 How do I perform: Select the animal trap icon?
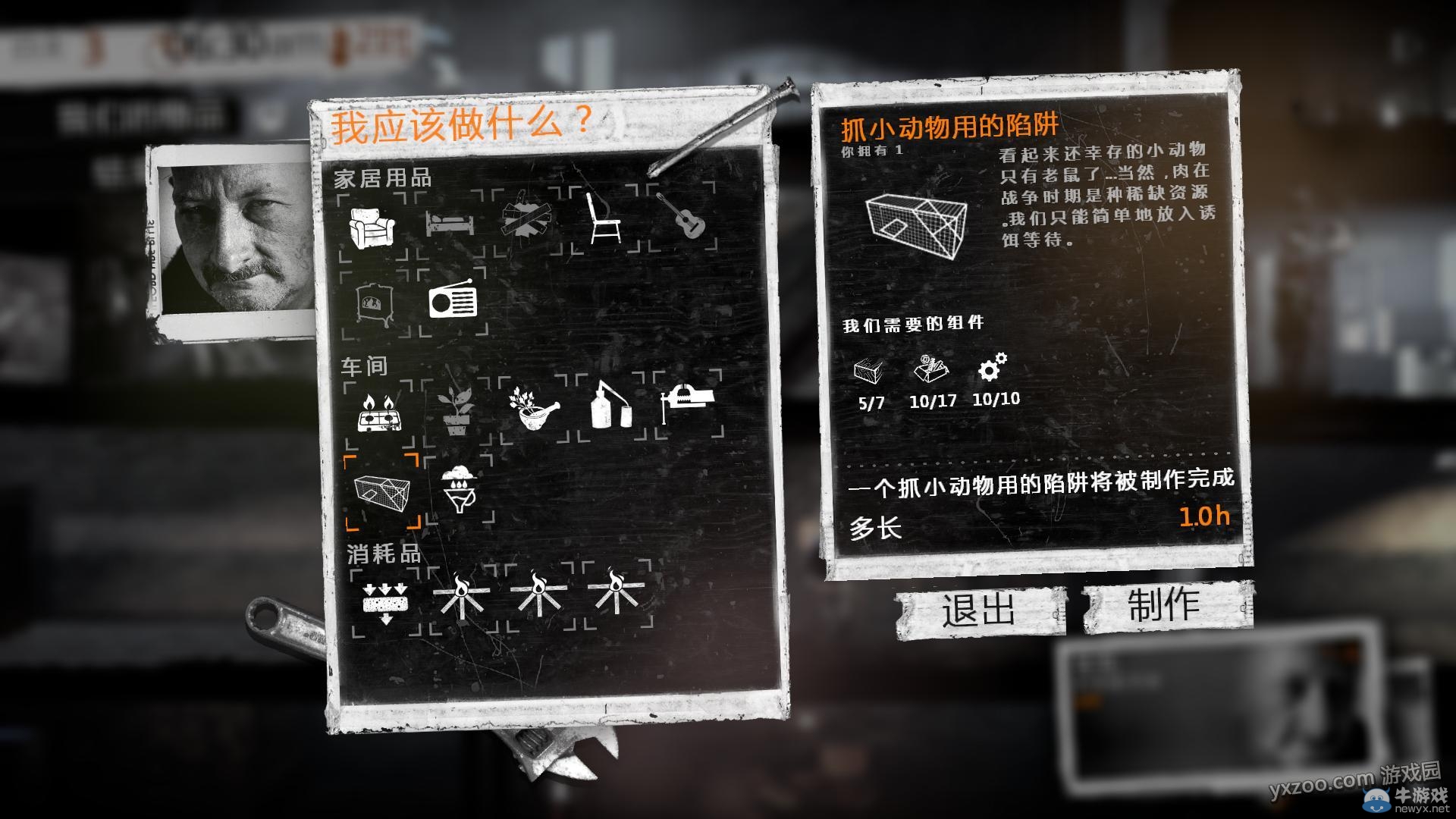tap(381, 493)
